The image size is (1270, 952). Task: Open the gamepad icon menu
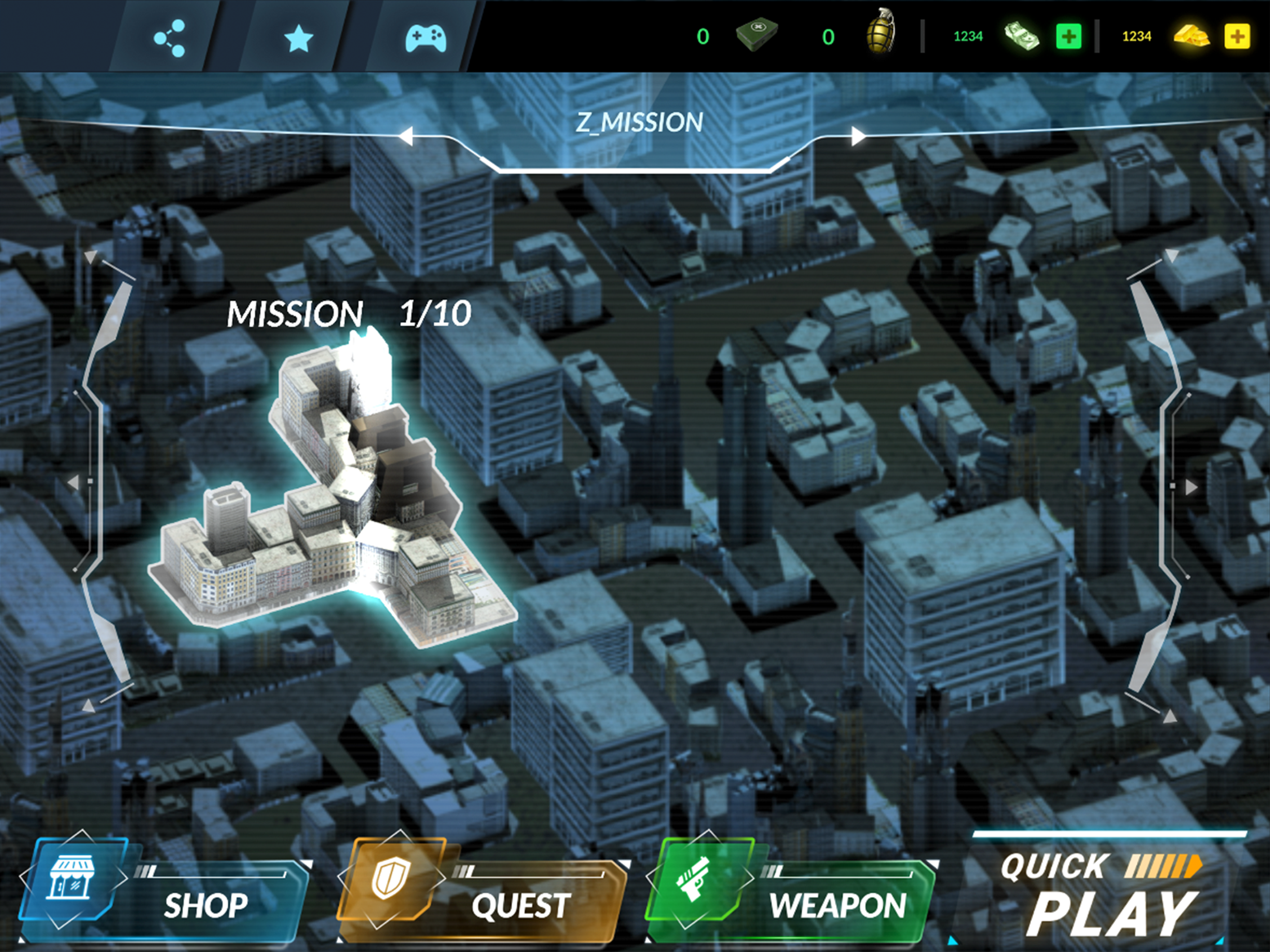(425, 39)
